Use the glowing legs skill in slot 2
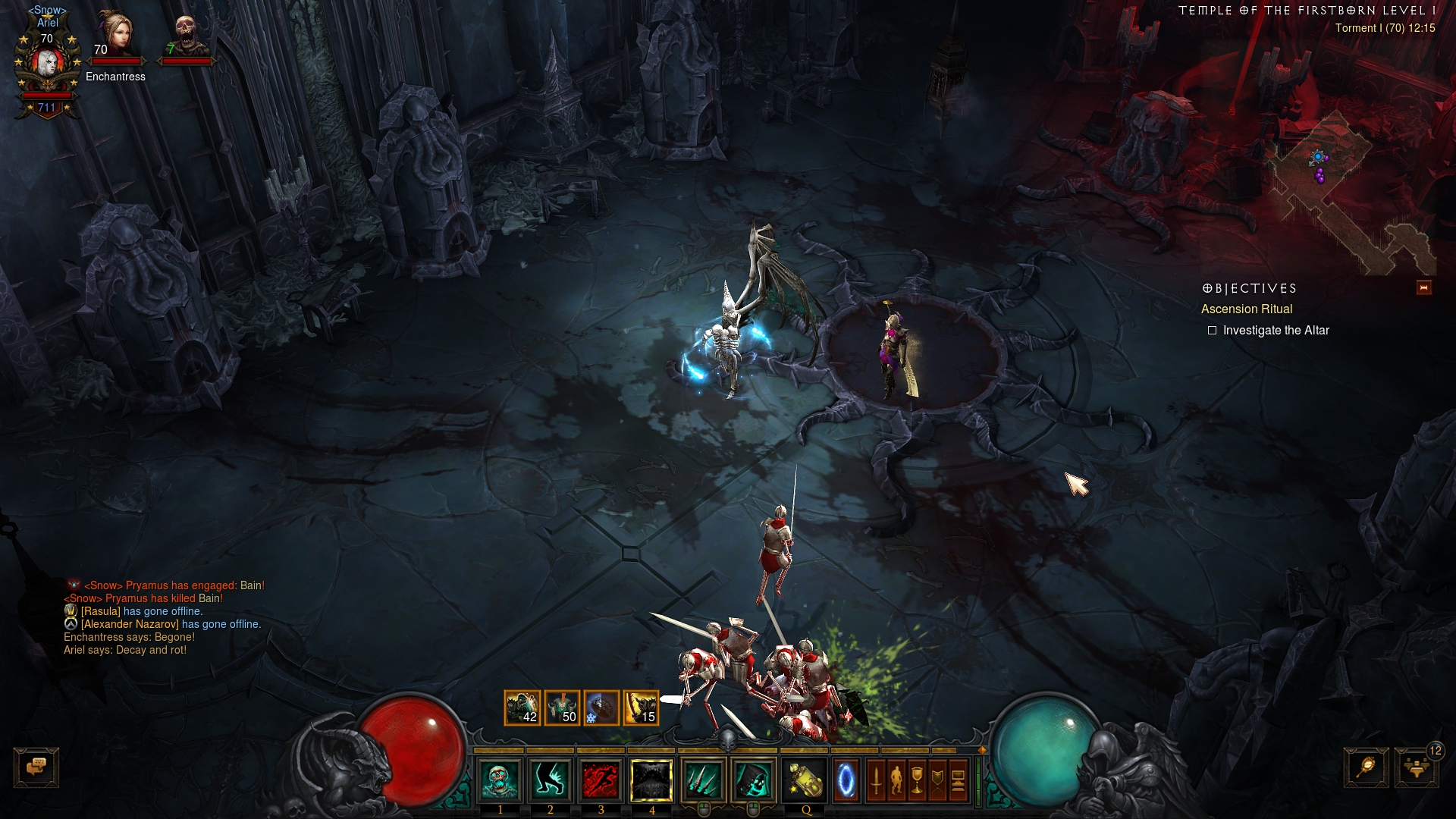 551,780
